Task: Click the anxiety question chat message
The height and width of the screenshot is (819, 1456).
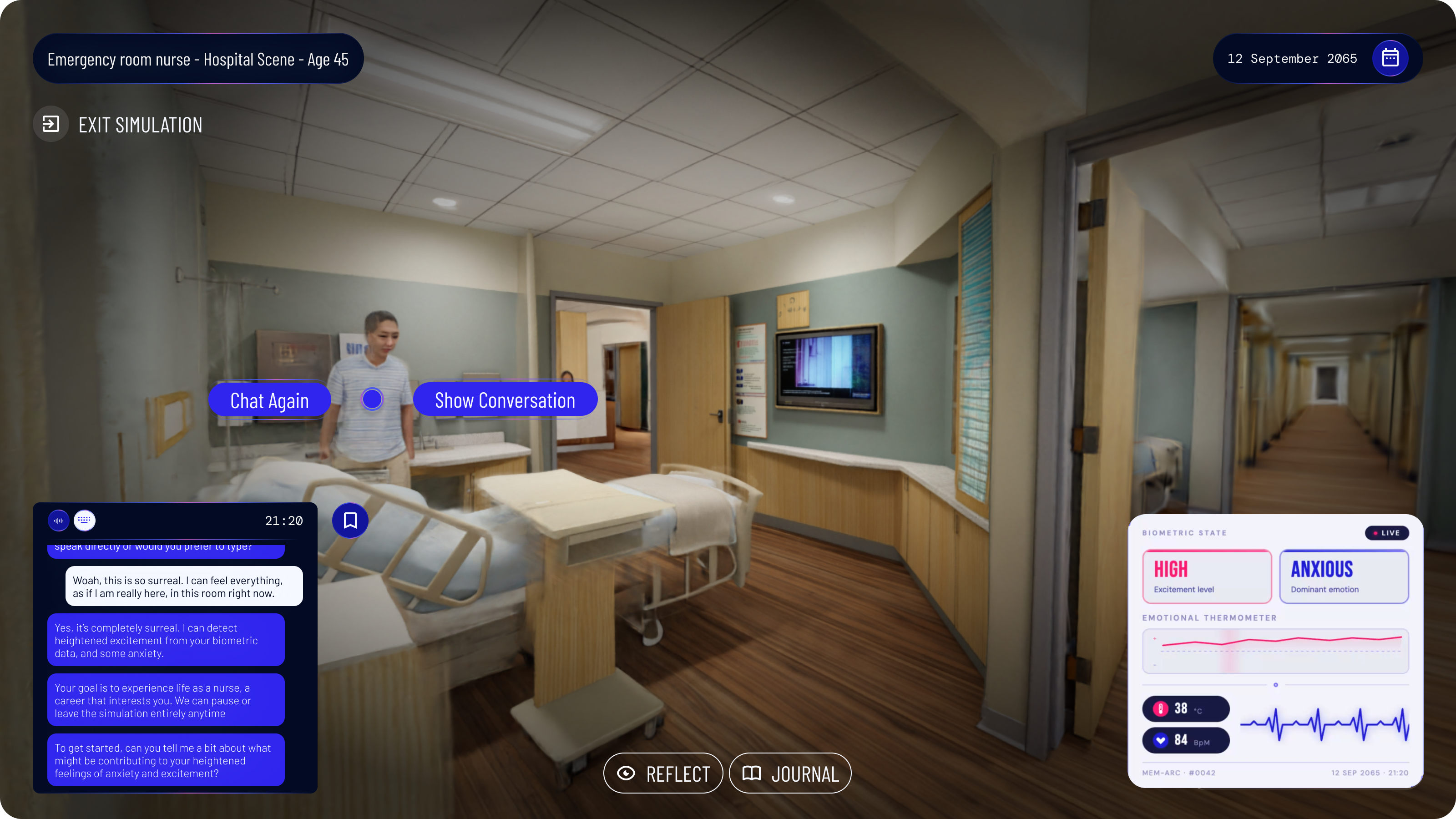Action: [x=166, y=760]
